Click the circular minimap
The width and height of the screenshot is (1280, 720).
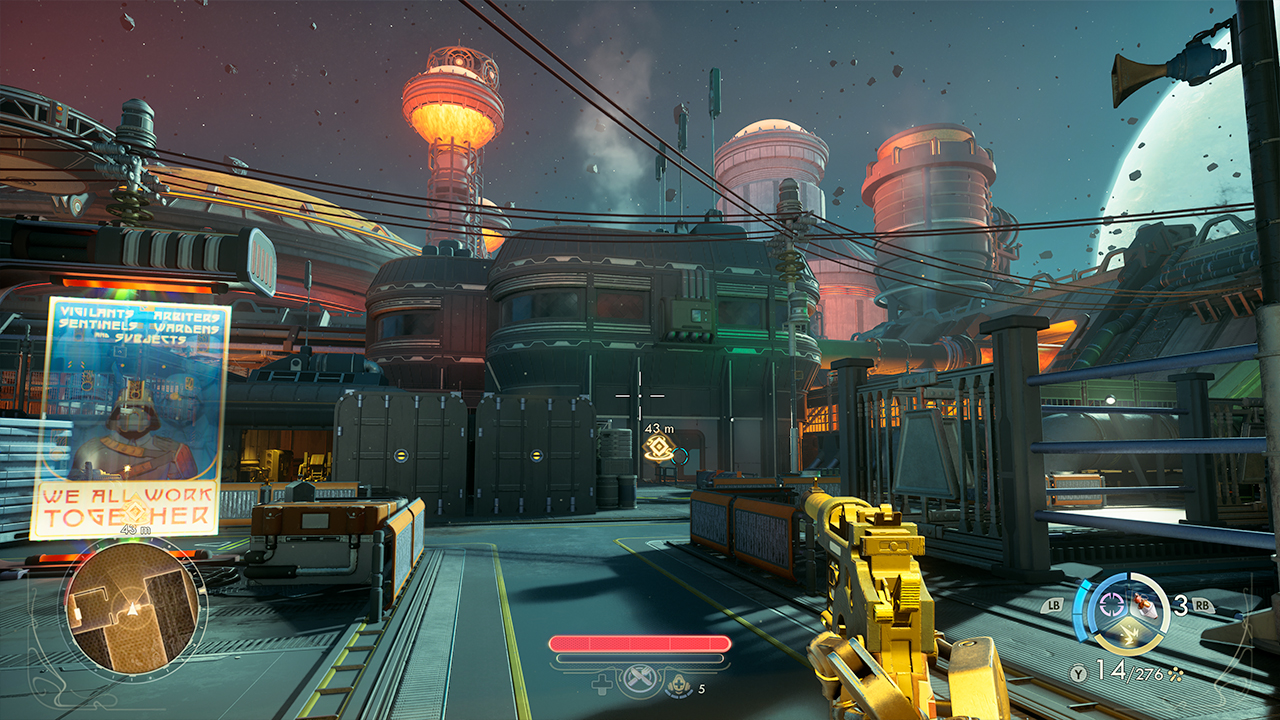[133, 606]
